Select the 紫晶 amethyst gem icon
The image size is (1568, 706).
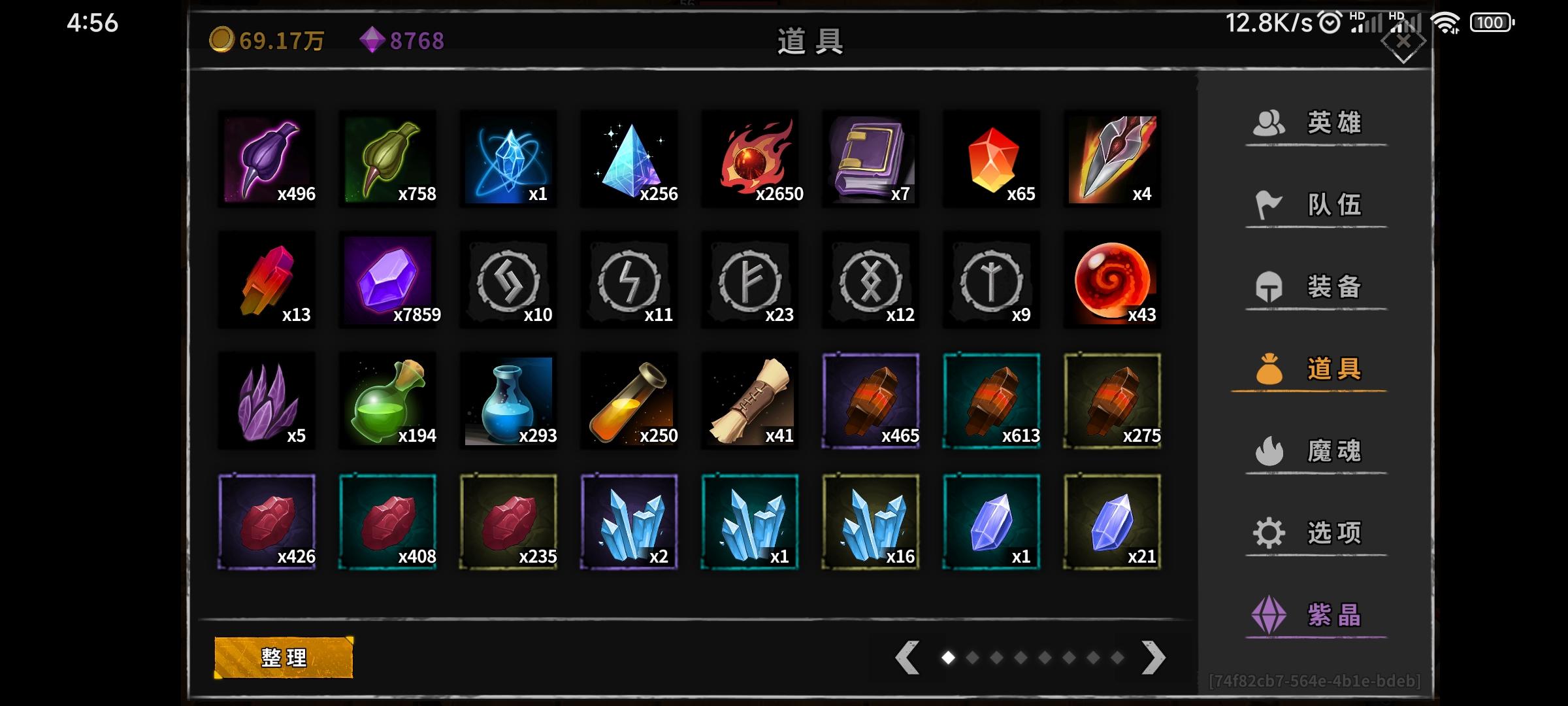point(1267,614)
